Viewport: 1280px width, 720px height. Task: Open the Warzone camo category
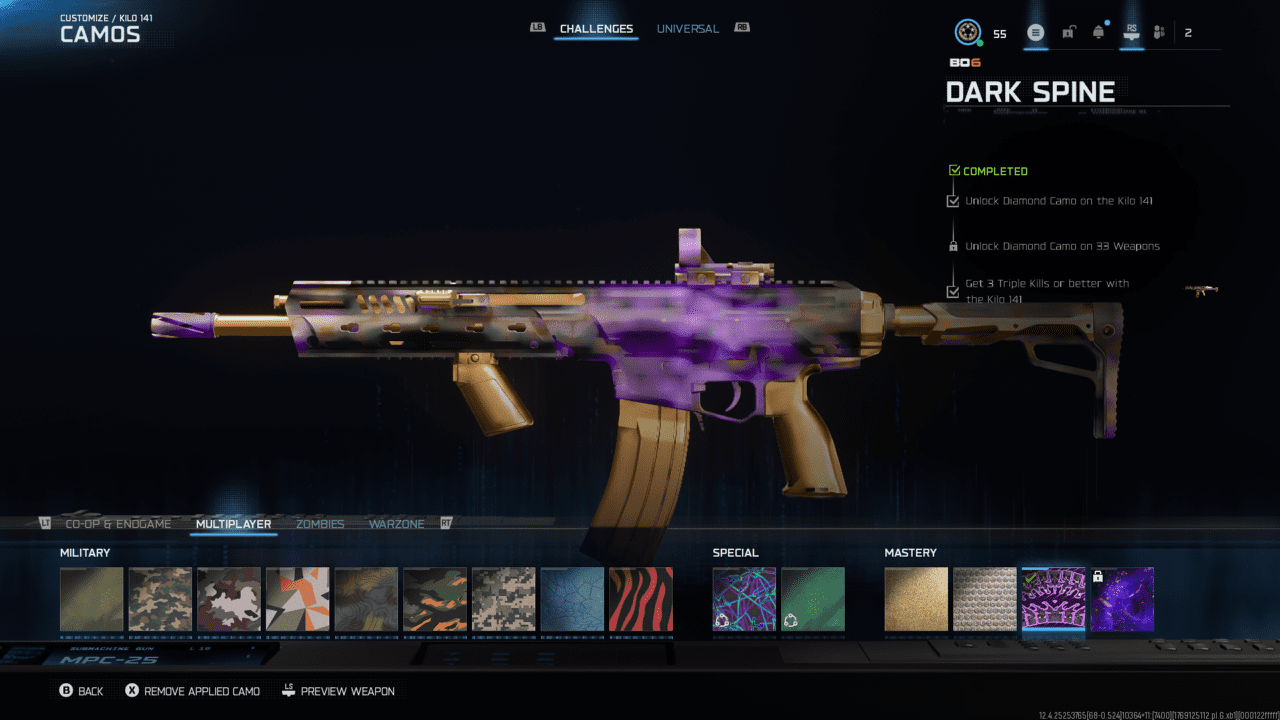[x=396, y=524]
